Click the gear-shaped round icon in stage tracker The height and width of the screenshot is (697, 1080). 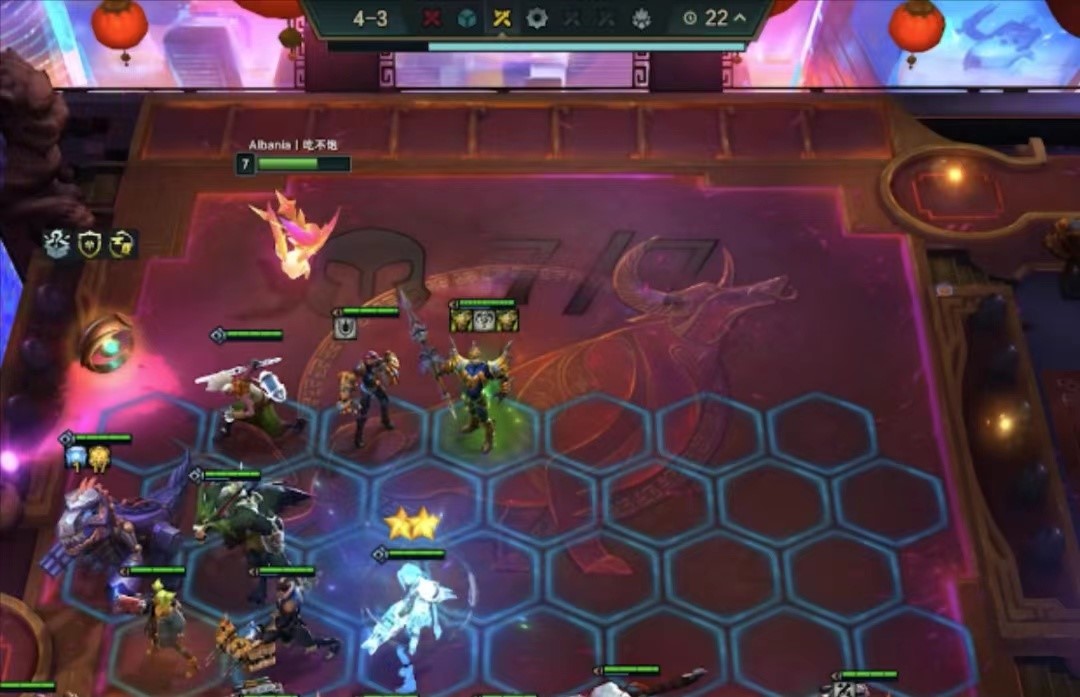click(537, 18)
